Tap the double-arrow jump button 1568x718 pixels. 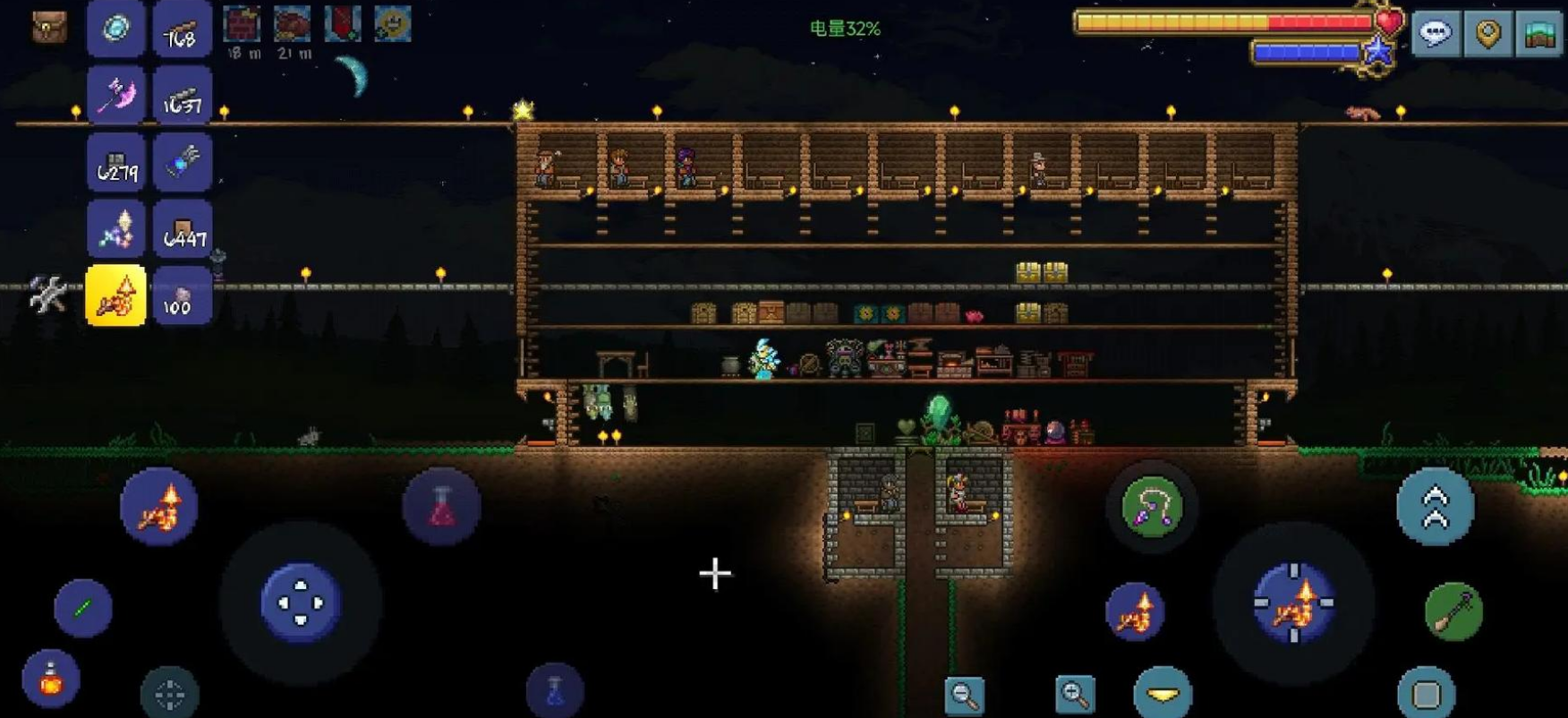[1435, 507]
